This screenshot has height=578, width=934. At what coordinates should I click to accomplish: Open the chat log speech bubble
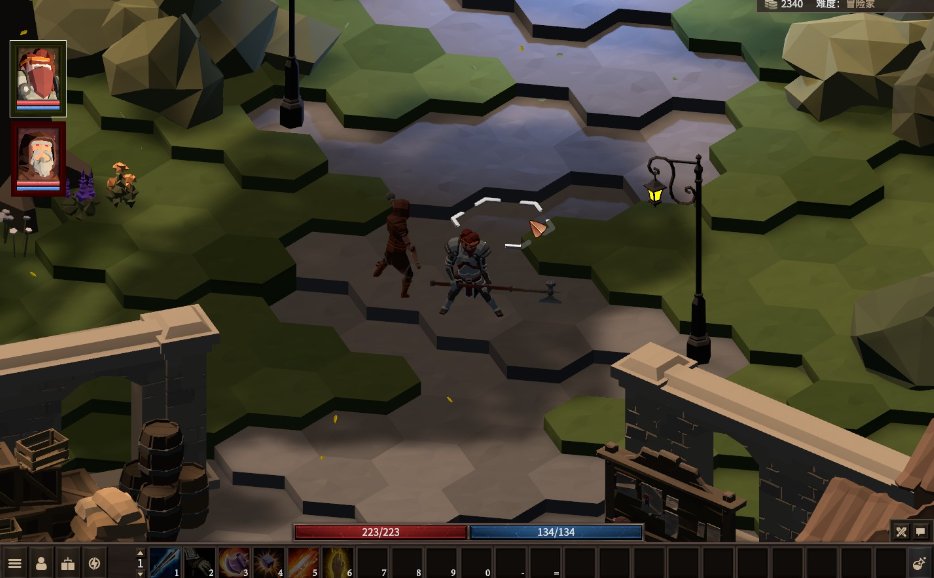coord(921,532)
